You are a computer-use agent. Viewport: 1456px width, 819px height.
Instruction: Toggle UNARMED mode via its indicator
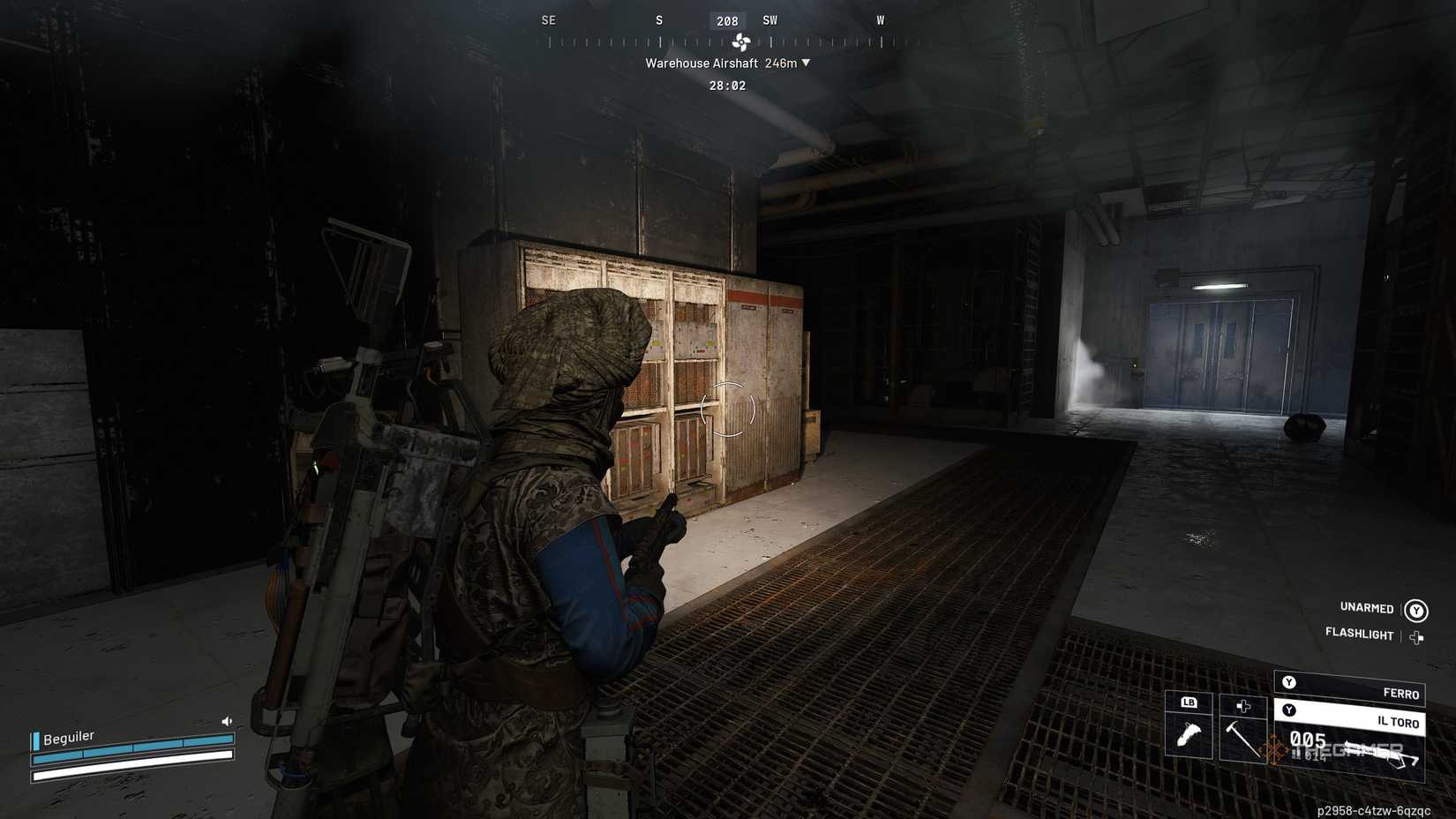point(1415,609)
